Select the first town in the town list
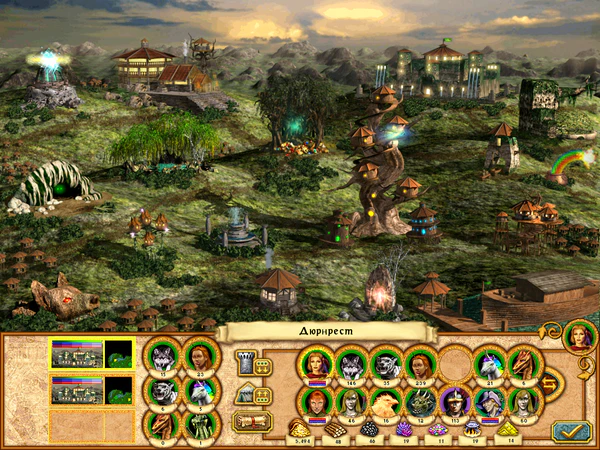600x450 pixels. [91, 354]
